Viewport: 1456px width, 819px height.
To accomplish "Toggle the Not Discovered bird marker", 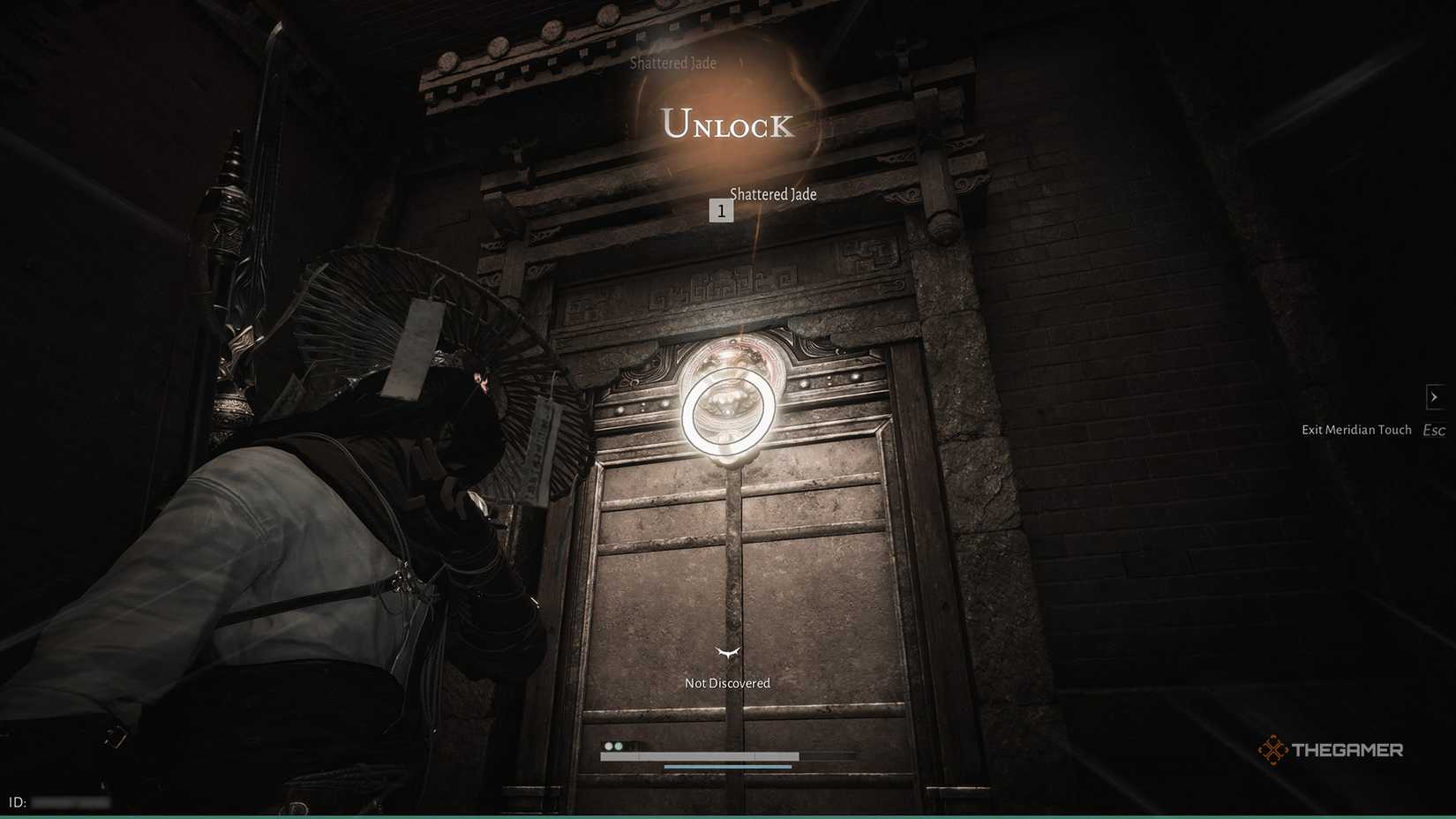I will pyautogui.click(x=725, y=654).
